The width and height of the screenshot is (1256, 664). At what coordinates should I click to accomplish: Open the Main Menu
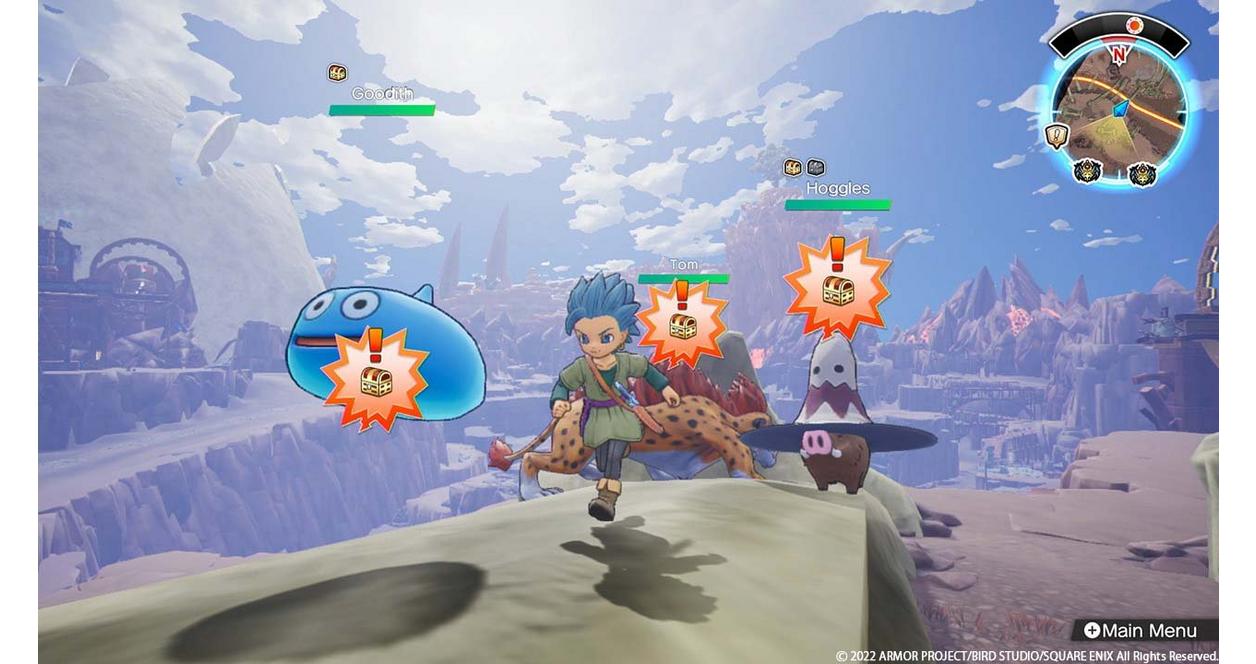[1143, 631]
